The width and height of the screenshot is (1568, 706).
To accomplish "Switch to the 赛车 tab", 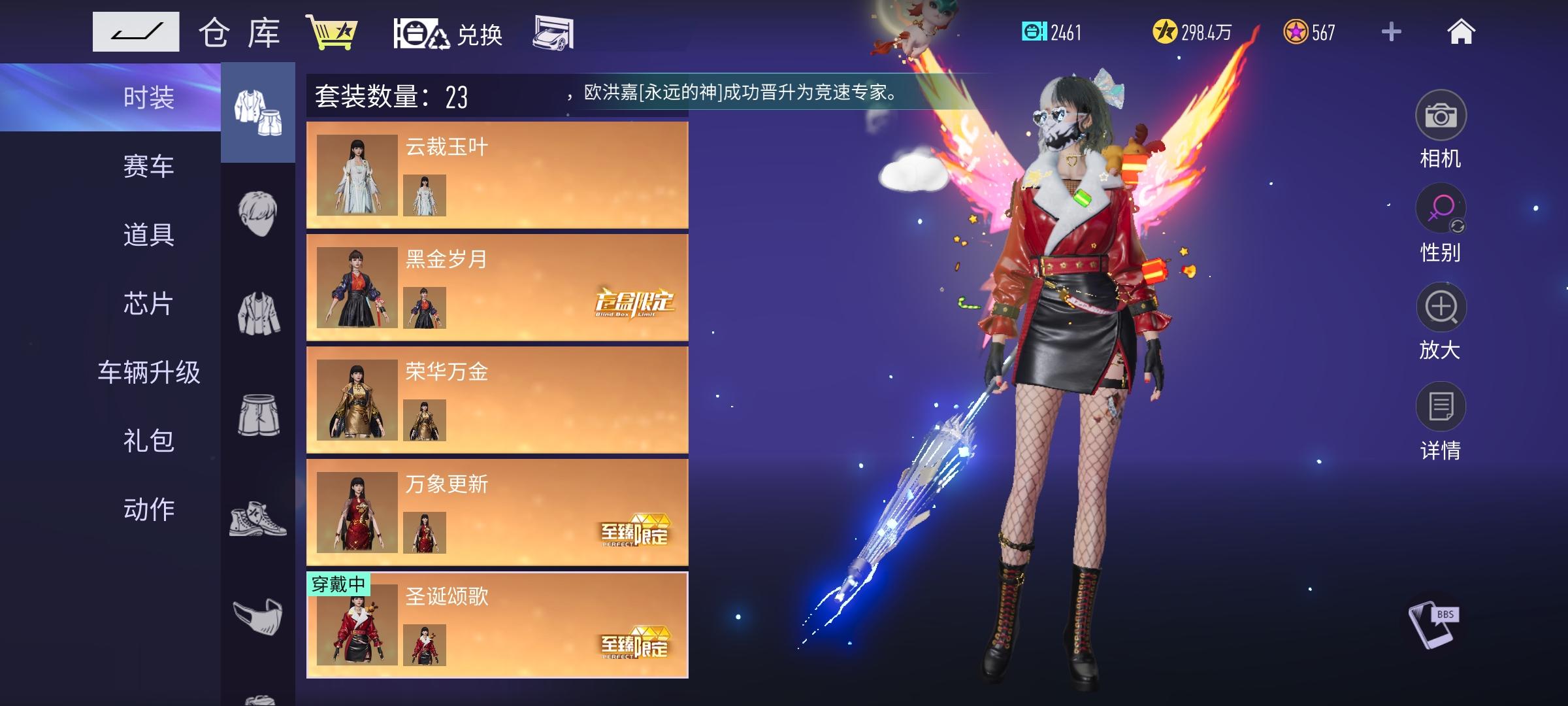I will pyautogui.click(x=149, y=167).
